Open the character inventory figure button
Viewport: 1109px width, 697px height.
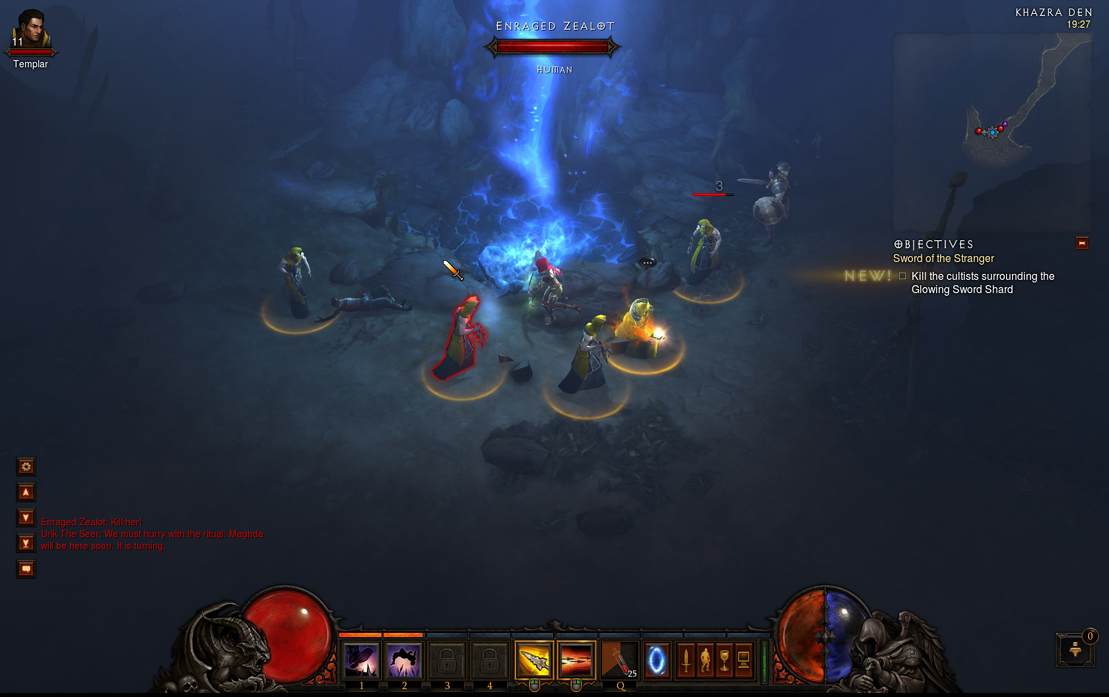point(705,660)
